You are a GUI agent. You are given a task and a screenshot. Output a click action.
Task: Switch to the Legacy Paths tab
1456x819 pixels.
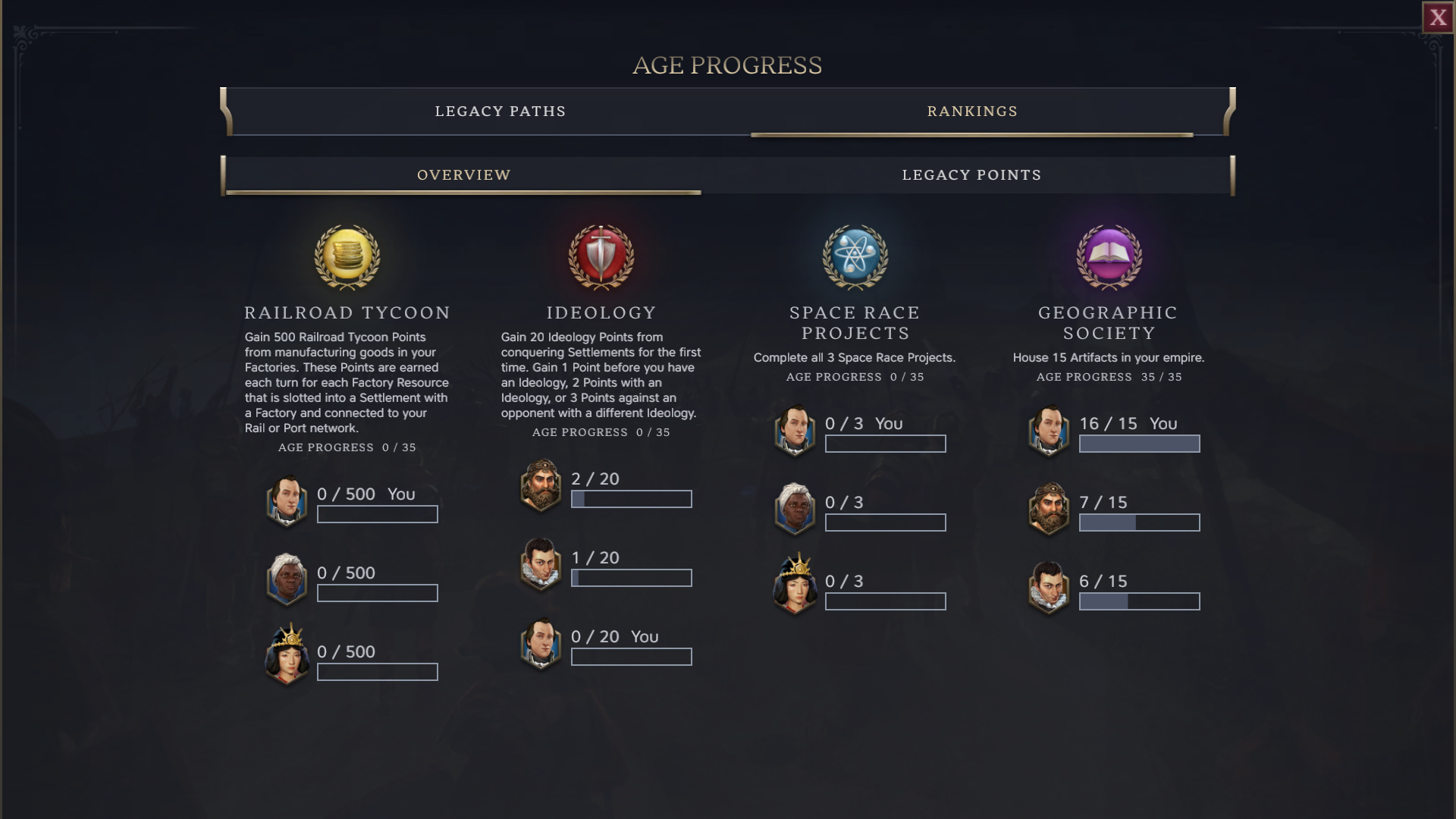tap(500, 111)
